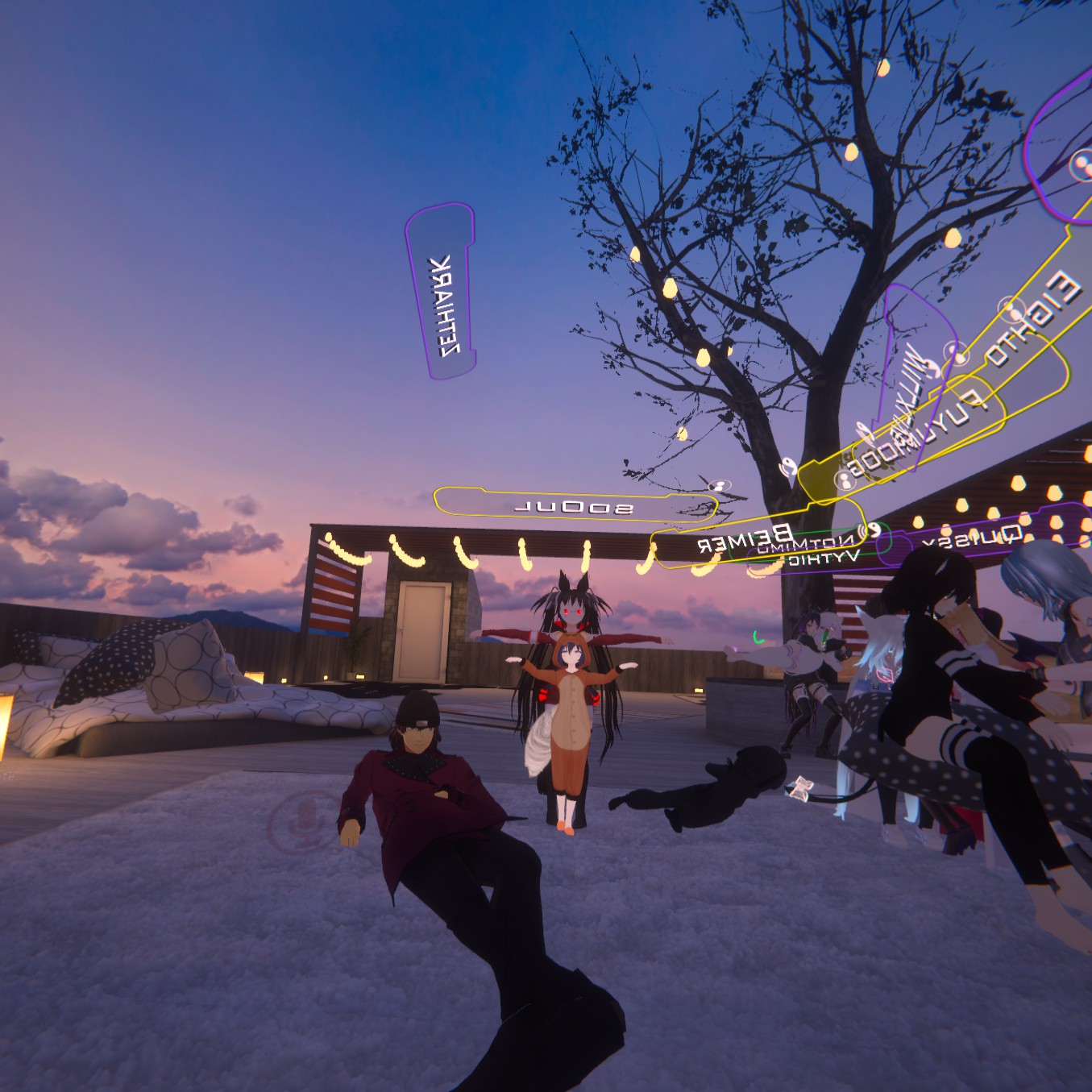Image resolution: width=1092 pixels, height=1092 pixels.
Task: Select the SOOUL player nameplate
Action: pyautogui.click(x=575, y=506)
